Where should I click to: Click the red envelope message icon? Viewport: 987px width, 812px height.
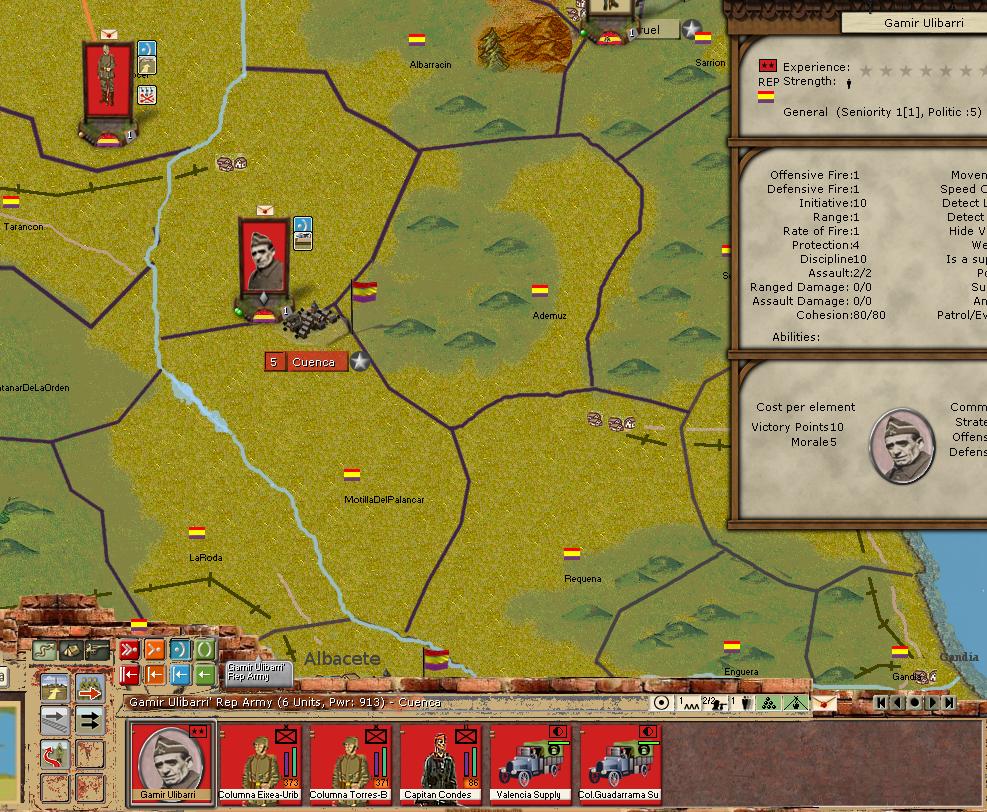(826, 703)
